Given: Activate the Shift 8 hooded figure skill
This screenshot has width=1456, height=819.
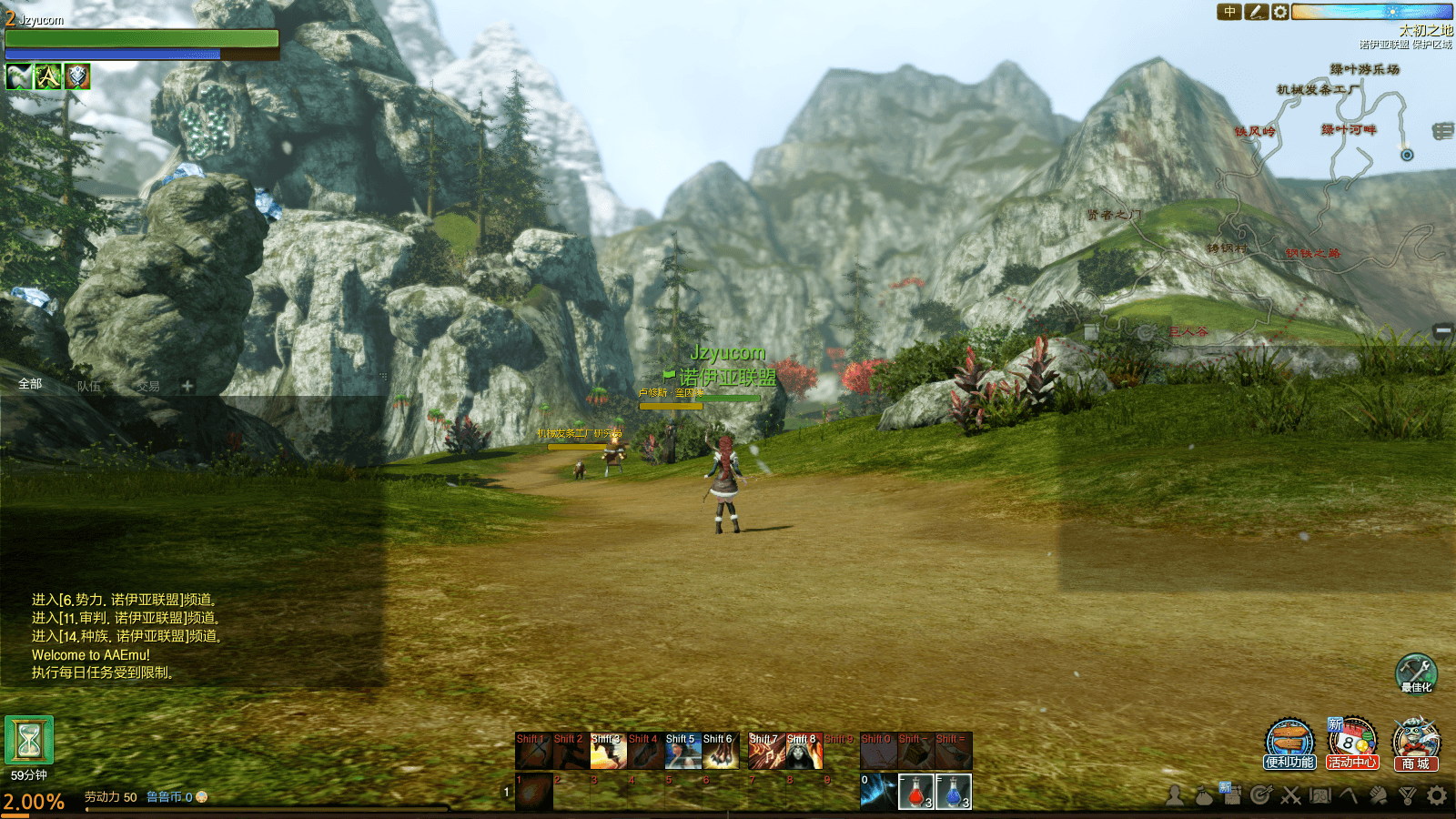Looking at the screenshot, I should (804, 751).
